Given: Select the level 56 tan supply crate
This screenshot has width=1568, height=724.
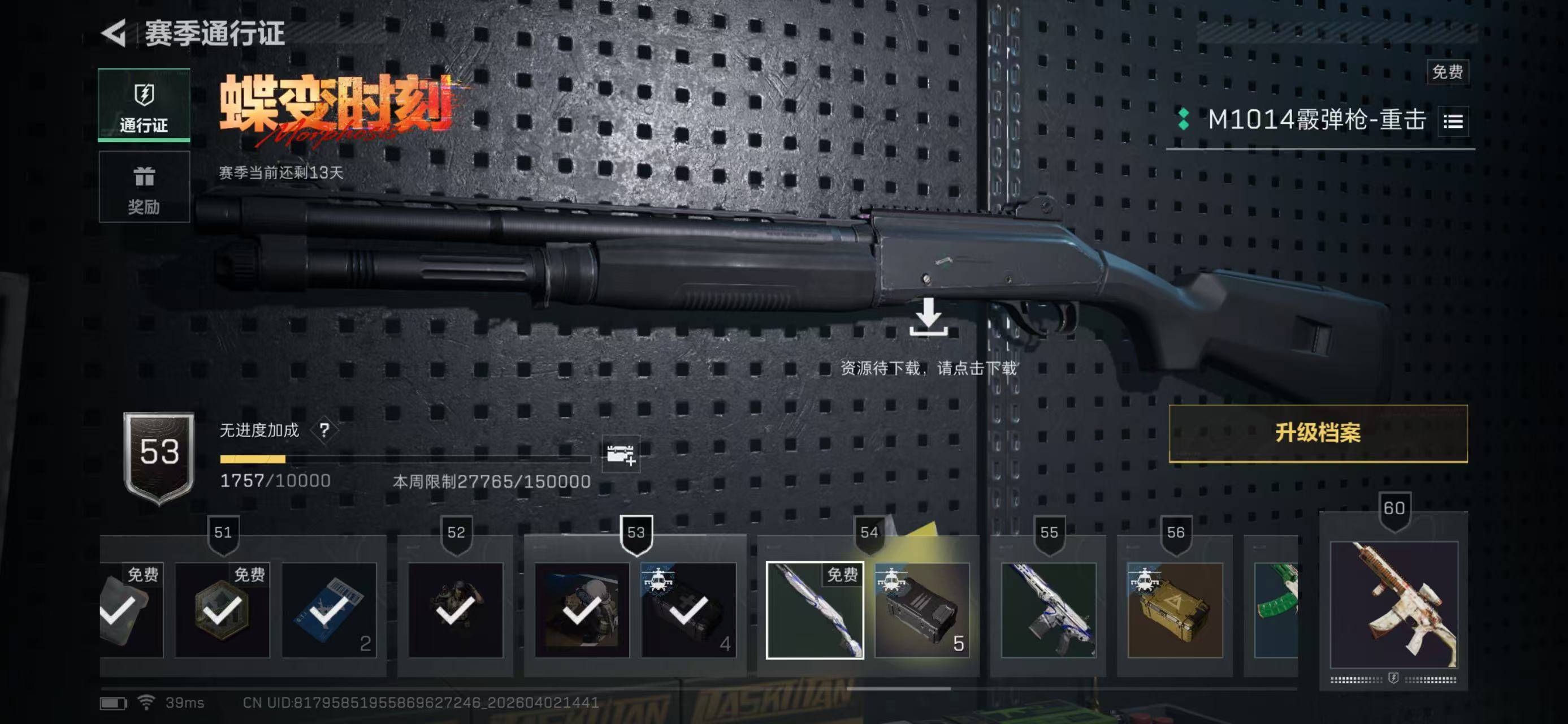Looking at the screenshot, I should point(1175,610).
